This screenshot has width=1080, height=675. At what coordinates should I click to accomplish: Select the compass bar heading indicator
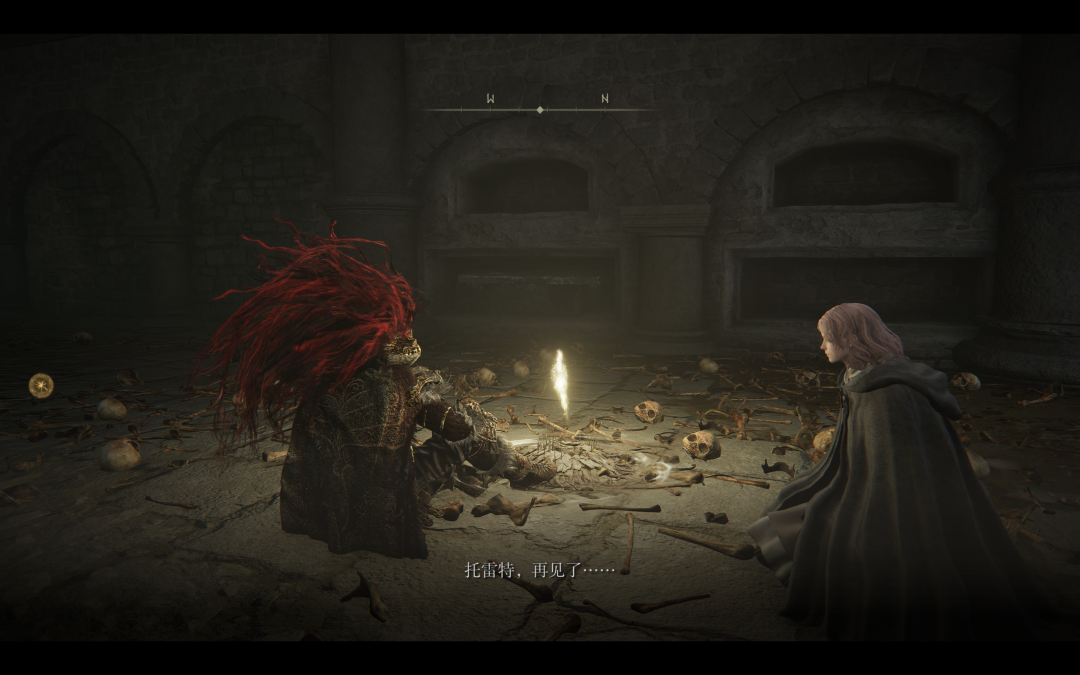540,109
